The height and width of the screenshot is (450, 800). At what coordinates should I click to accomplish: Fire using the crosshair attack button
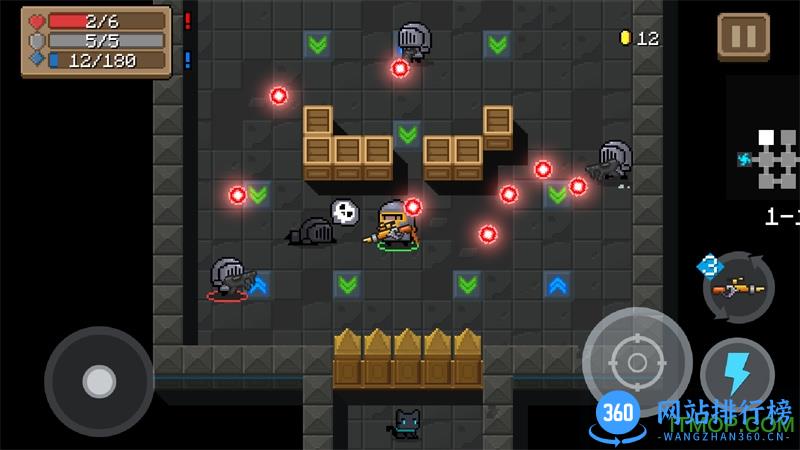637,362
